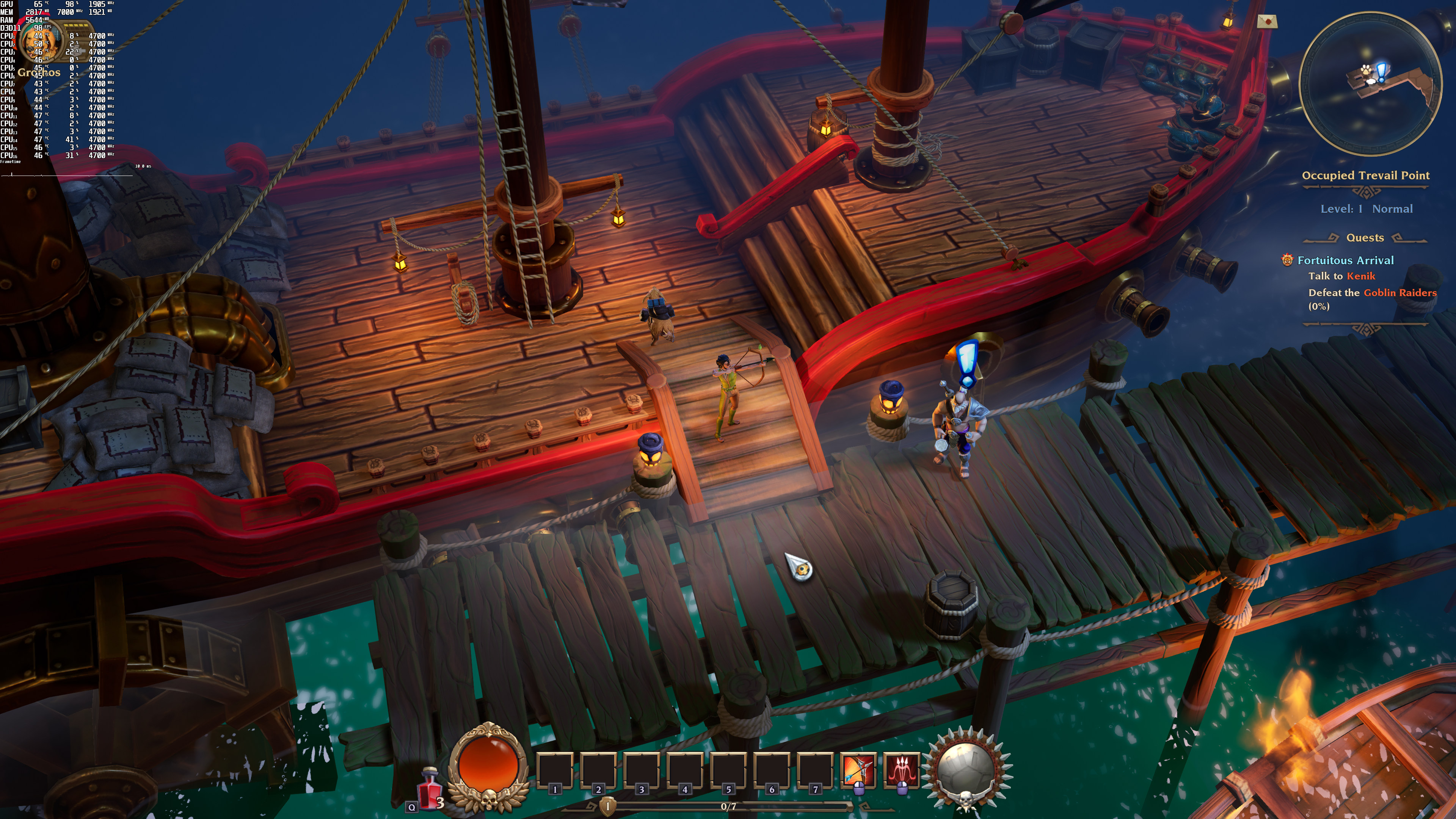Viewport: 1456px width, 819px height.
Task: Select the Fortuitous Arrival quest entry
Action: [x=1345, y=260]
